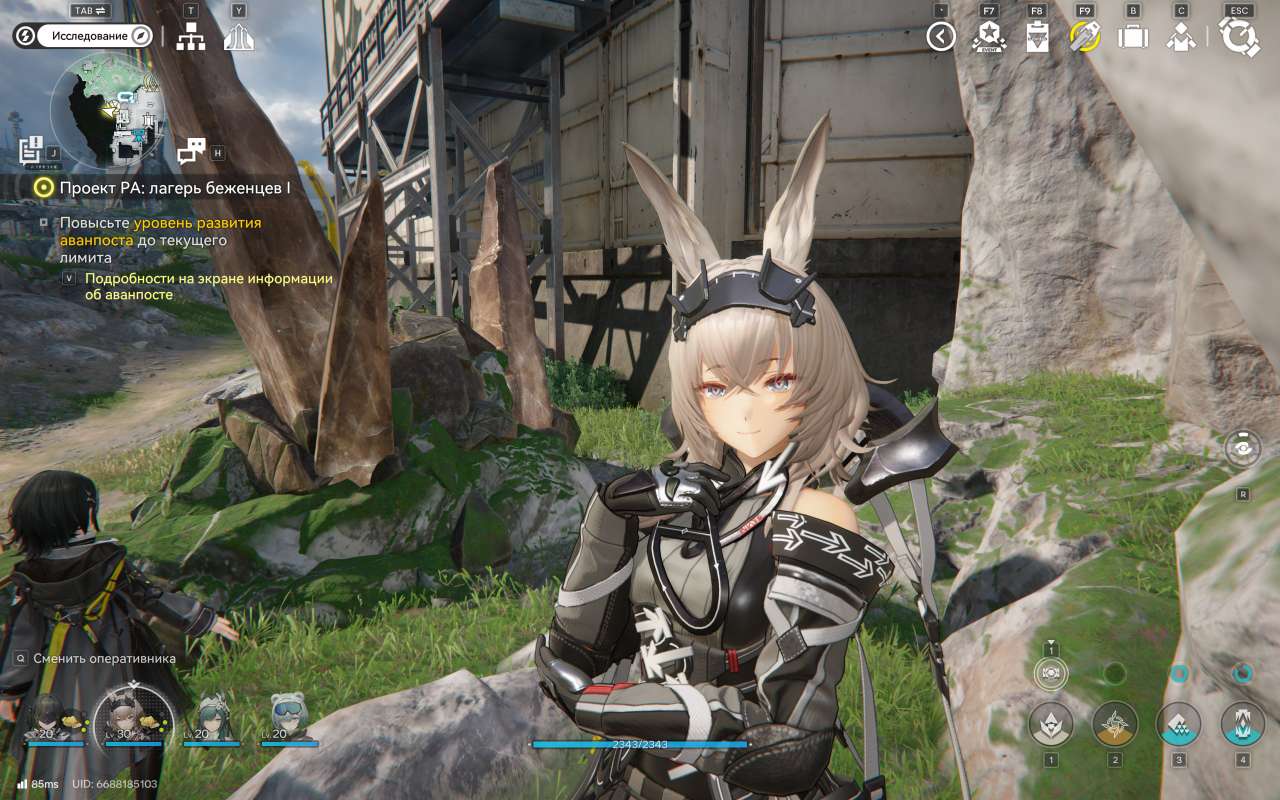Toggle the Исследование mode switch
The width and height of the screenshot is (1280, 800).
[x=84, y=37]
